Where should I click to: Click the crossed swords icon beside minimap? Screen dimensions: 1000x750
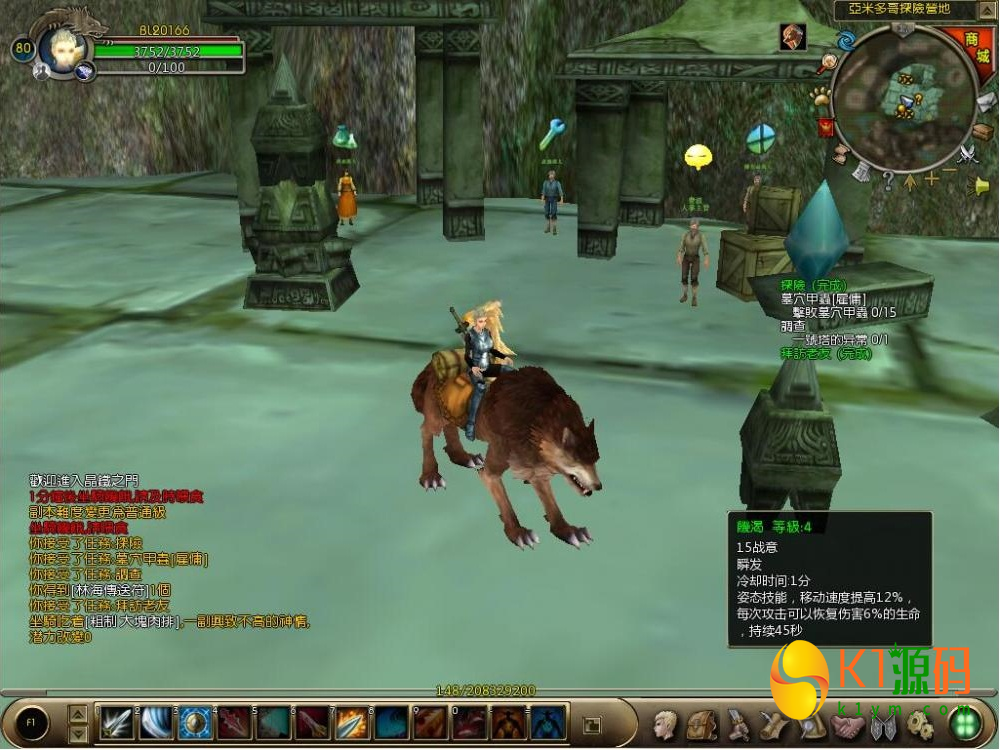click(x=967, y=154)
